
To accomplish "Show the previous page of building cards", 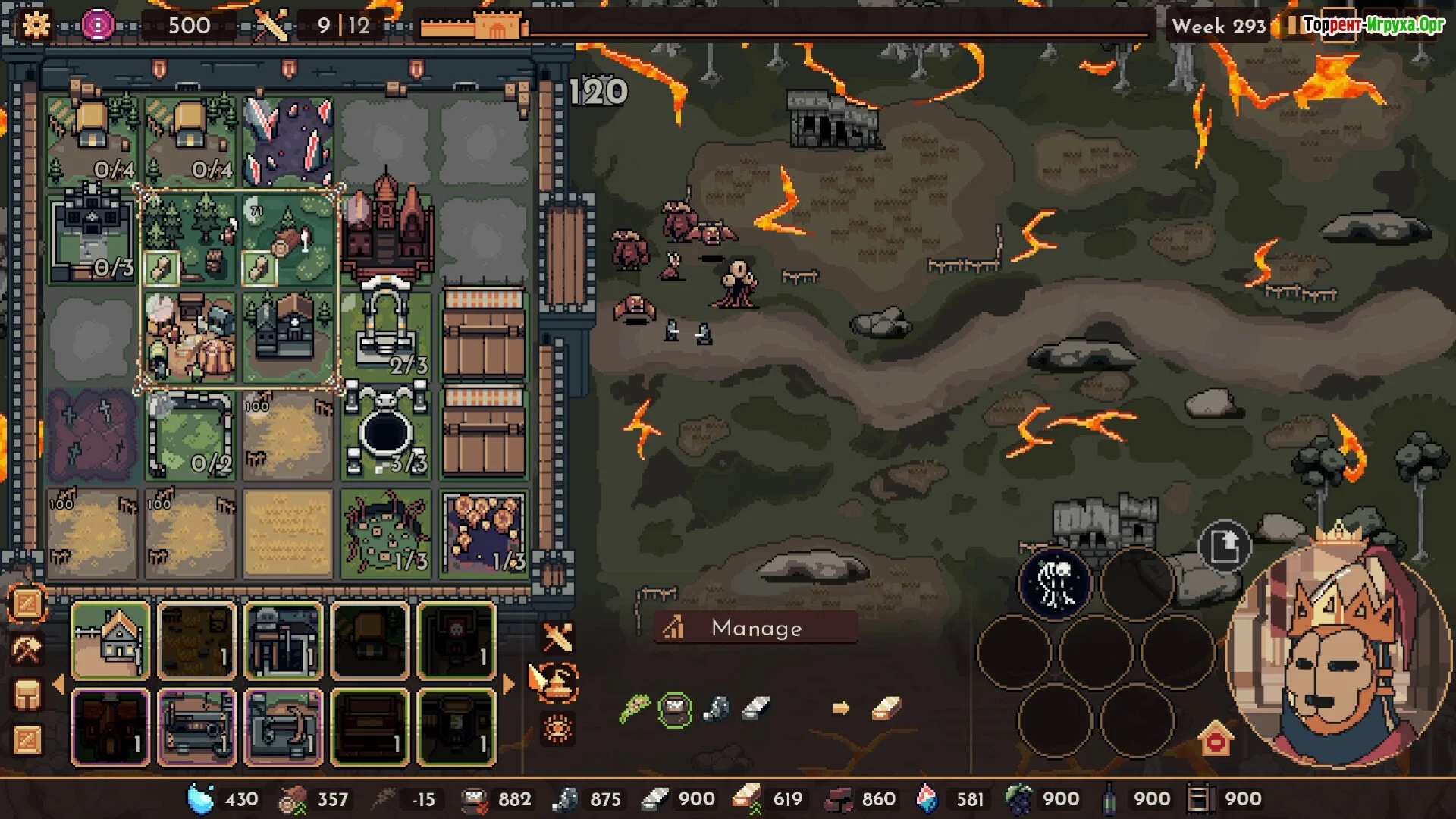I will [58, 684].
